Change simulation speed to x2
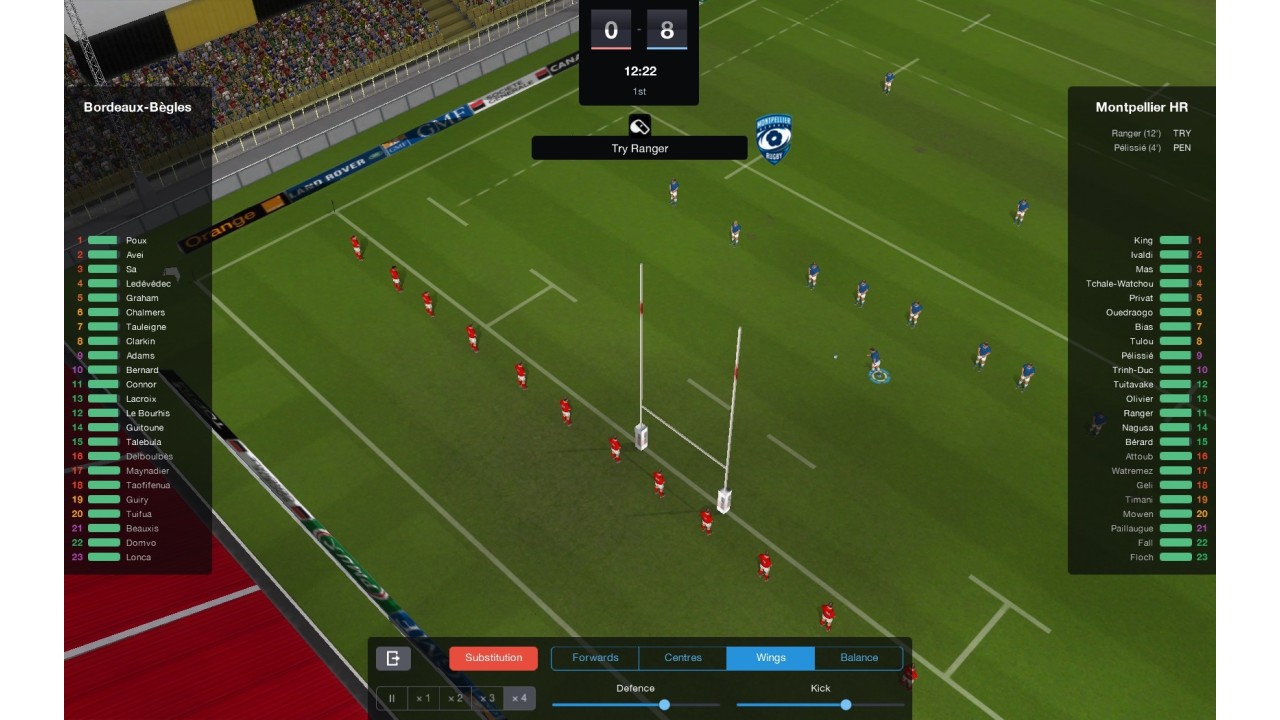Viewport: 1280px width, 720px height. 455,698
